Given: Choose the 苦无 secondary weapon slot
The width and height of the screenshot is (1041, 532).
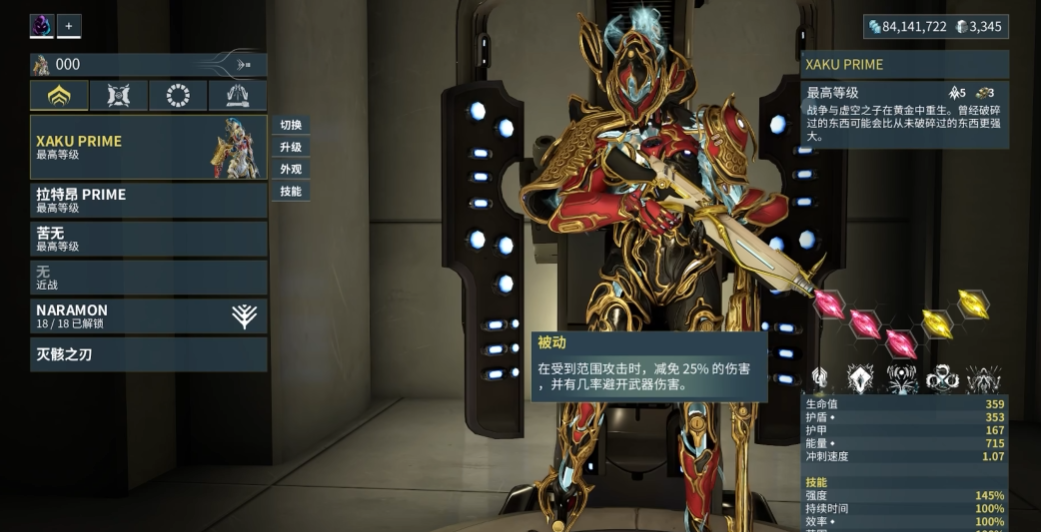Looking at the screenshot, I should click(x=148, y=239).
